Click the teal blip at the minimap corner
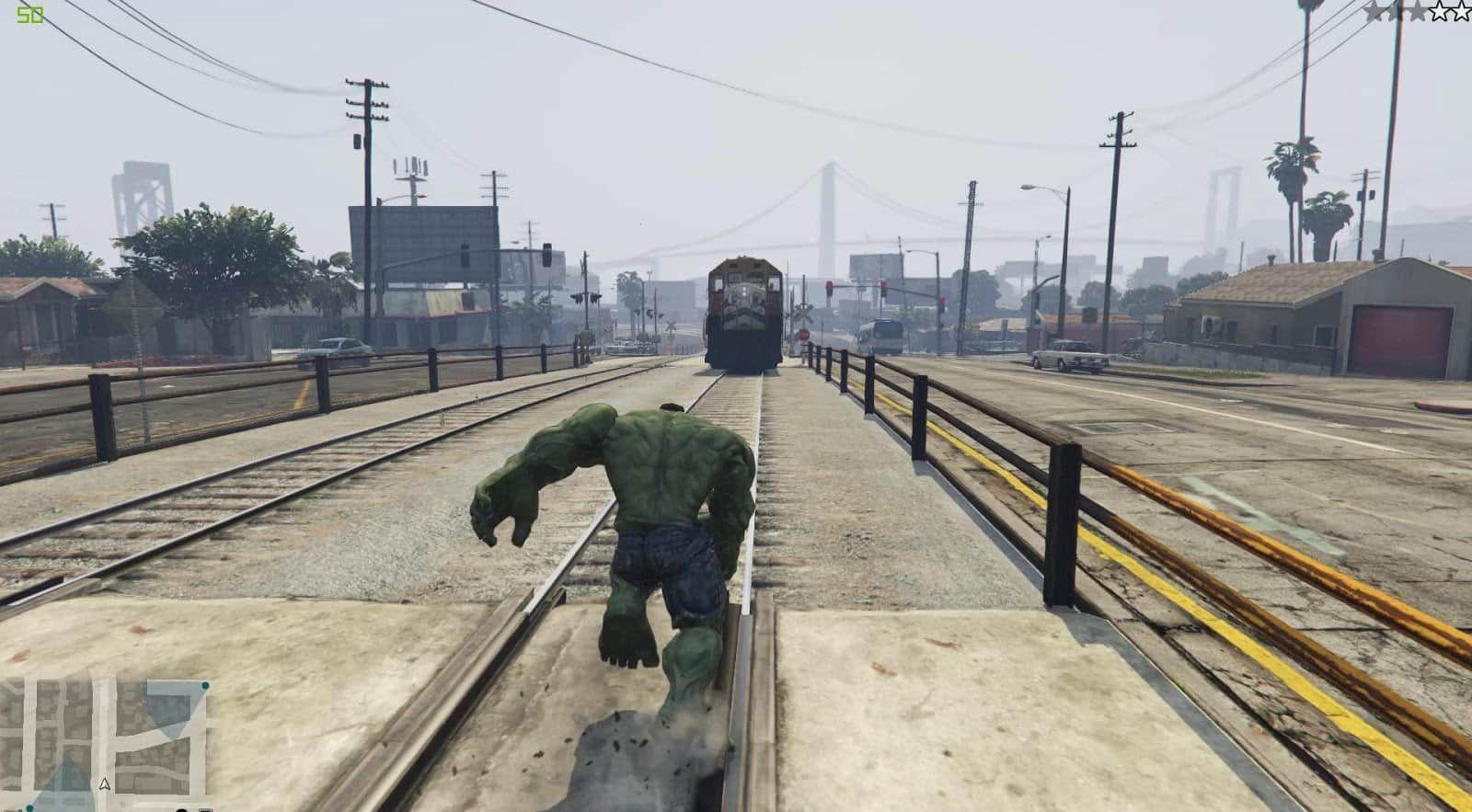Viewport: 1472px width, 812px height. [x=205, y=686]
